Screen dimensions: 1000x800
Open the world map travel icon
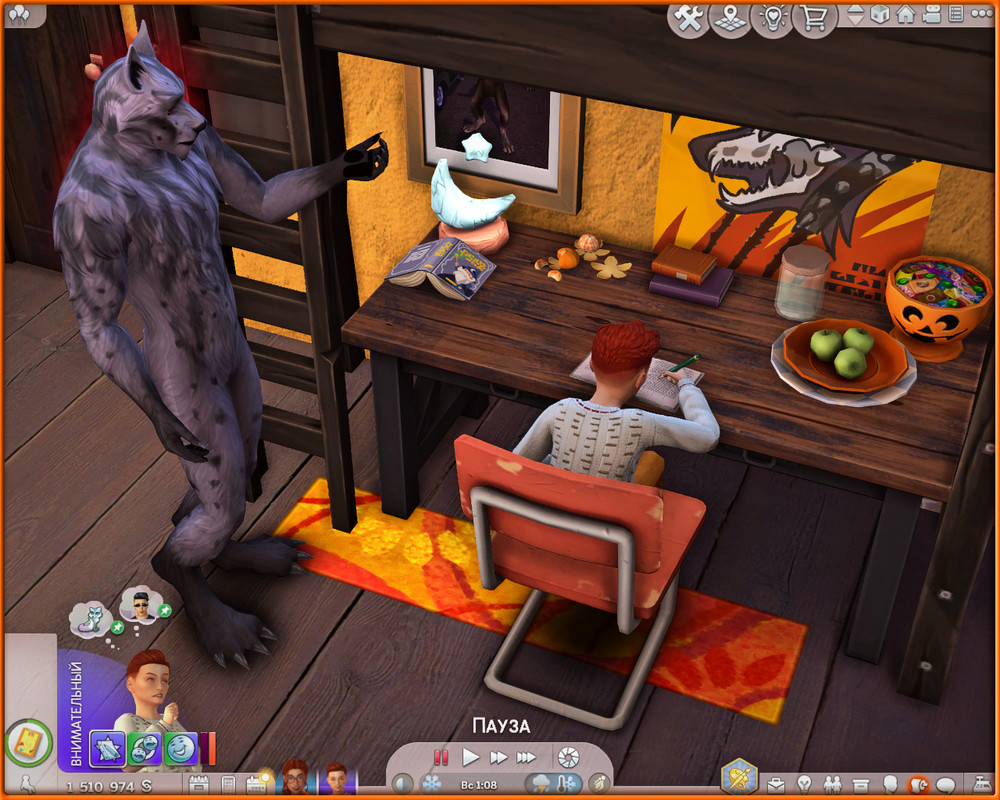point(730,18)
